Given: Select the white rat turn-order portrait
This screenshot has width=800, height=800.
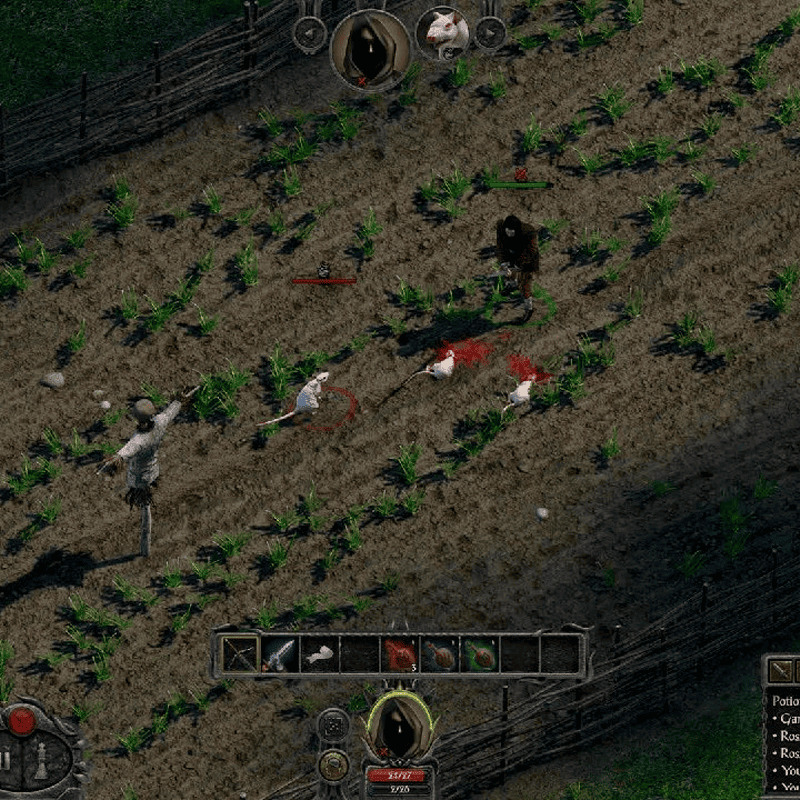Looking at the screenshot, I should coord(442,32).
